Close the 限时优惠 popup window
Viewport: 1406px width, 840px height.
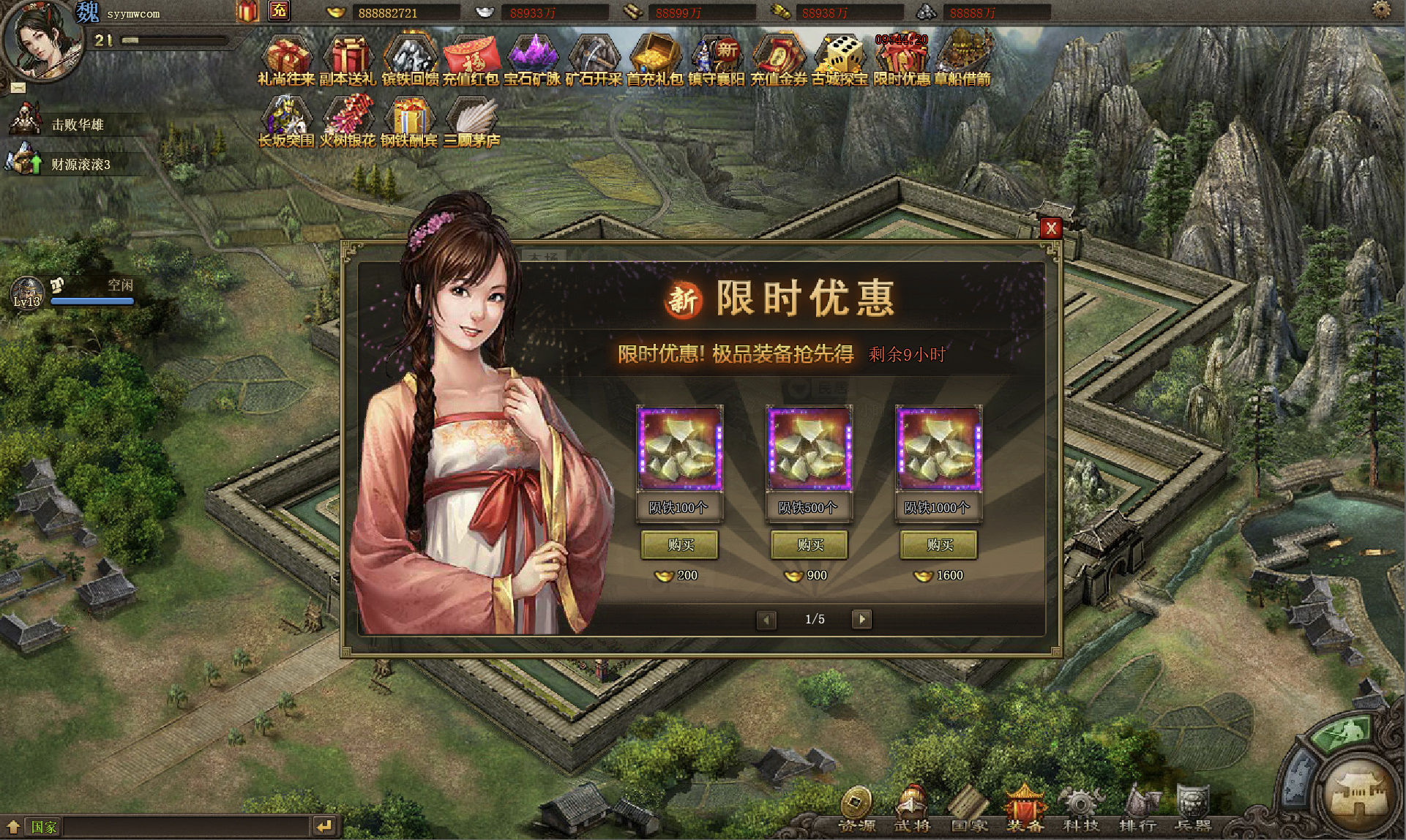point(1051,228)
